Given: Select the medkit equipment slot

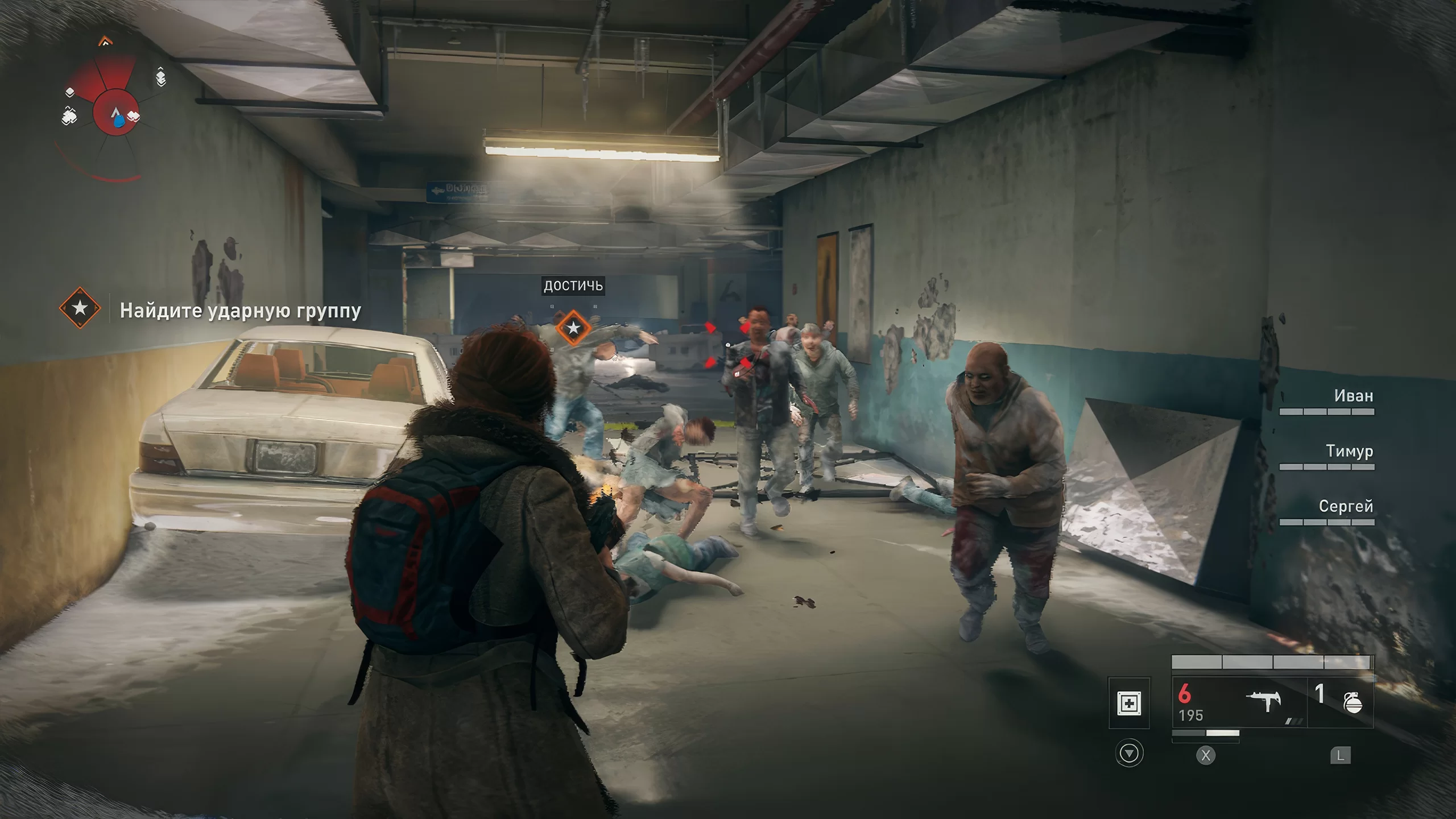Looking at the screenshot, I should coord(1129,704).
